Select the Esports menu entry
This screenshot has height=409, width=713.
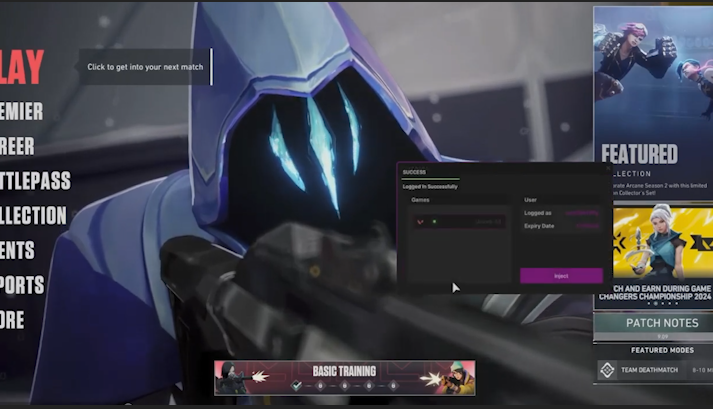(x=22, y=285)
